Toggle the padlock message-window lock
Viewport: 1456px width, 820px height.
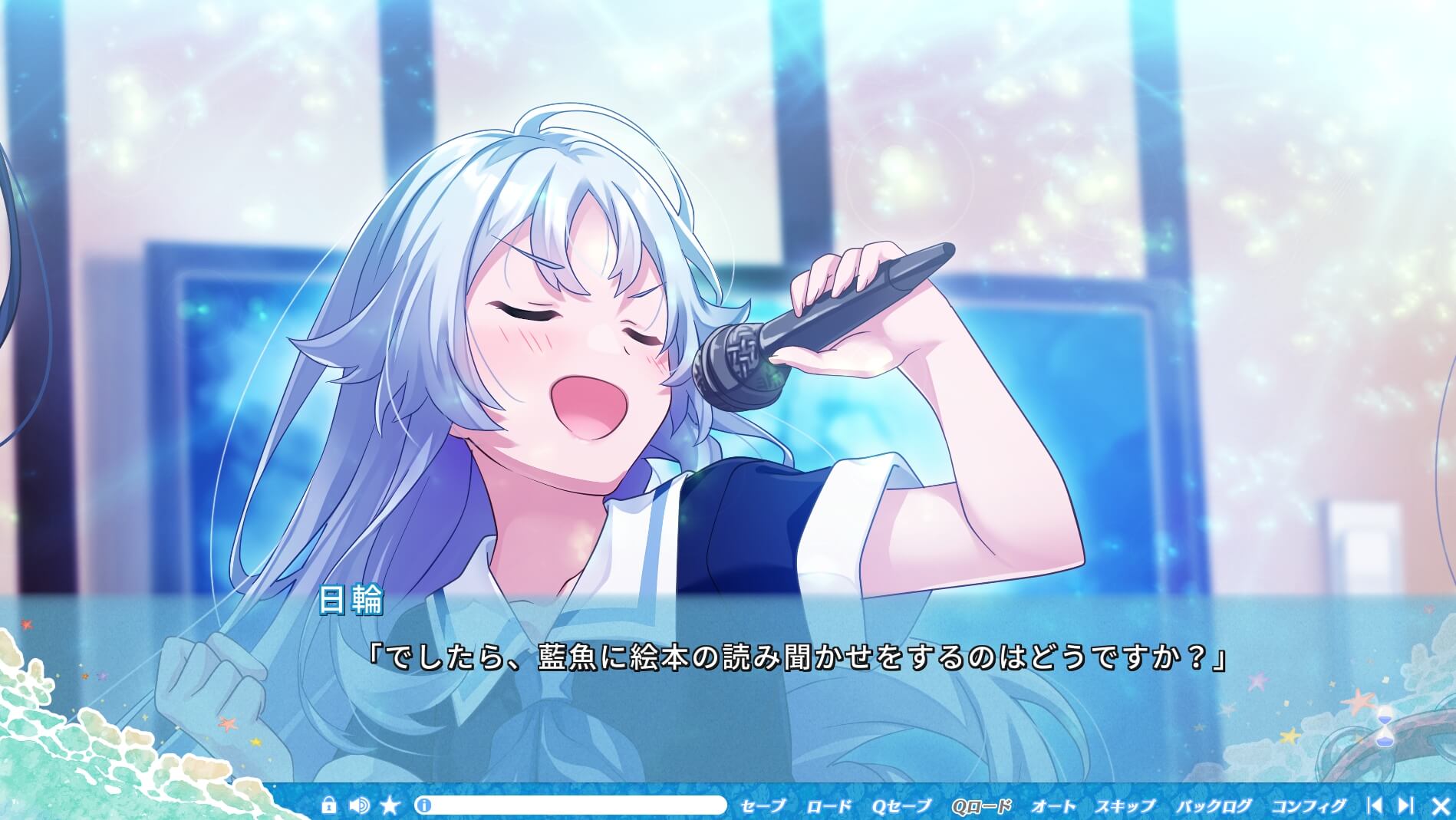329,805
